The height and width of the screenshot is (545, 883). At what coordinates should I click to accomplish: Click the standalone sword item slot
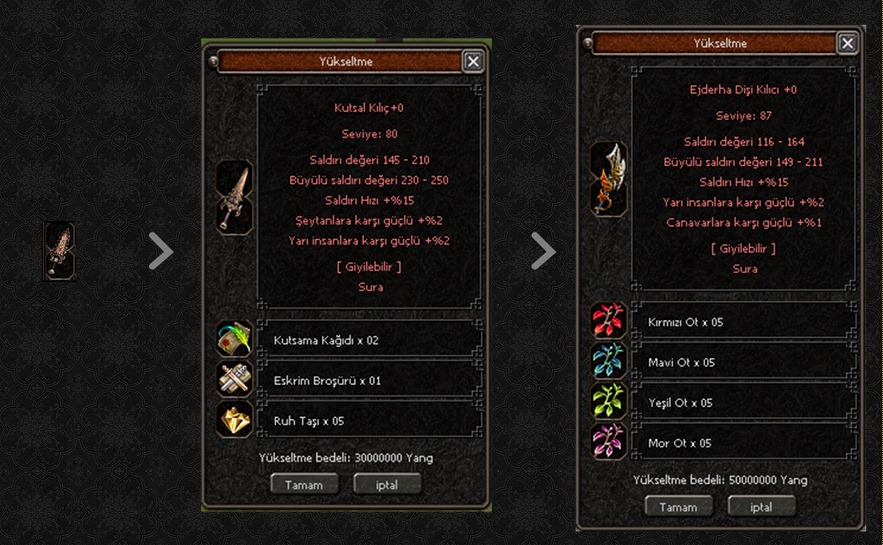(59, 251)
